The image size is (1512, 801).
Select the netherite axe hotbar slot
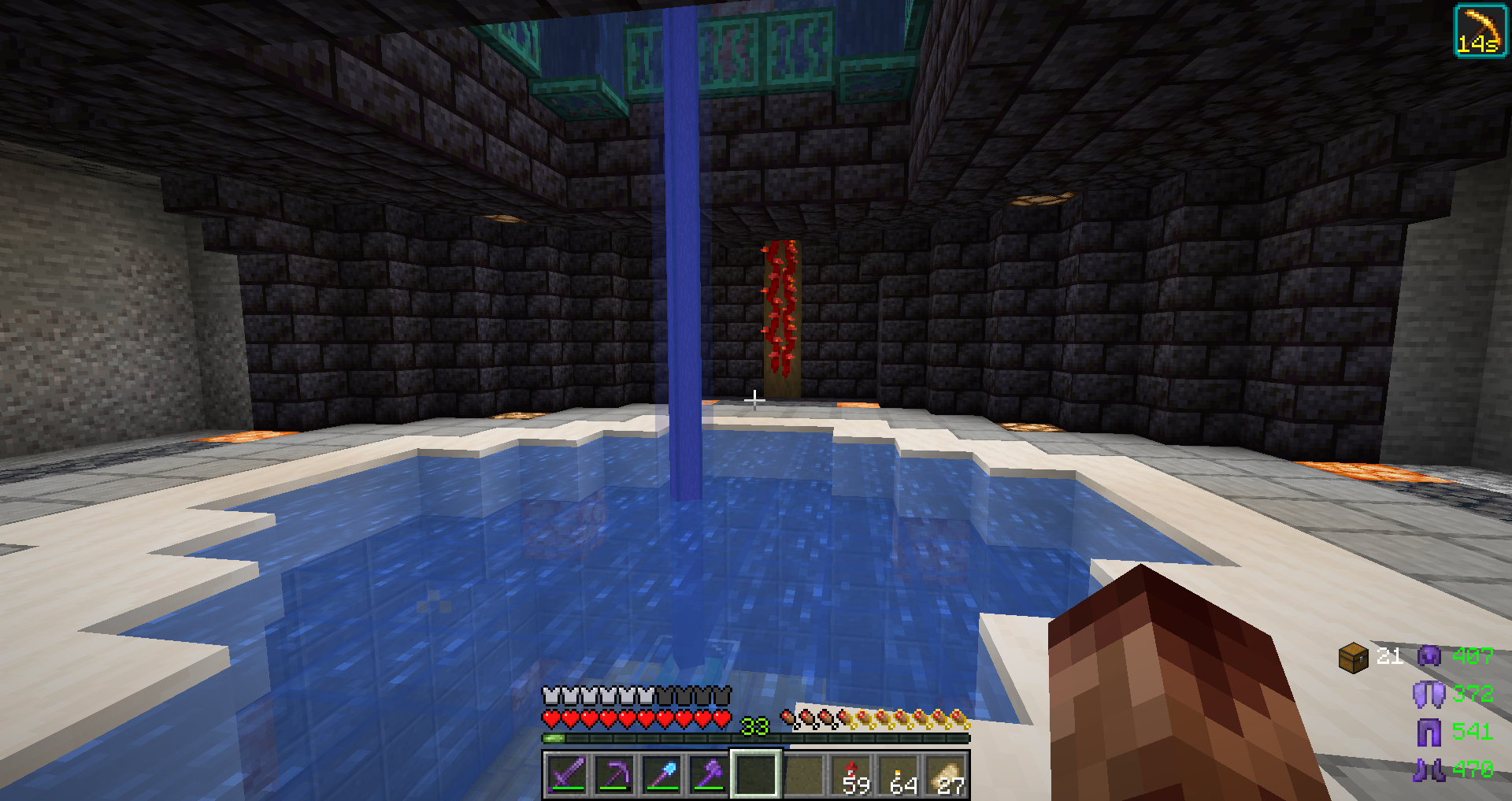click(709, 774)
